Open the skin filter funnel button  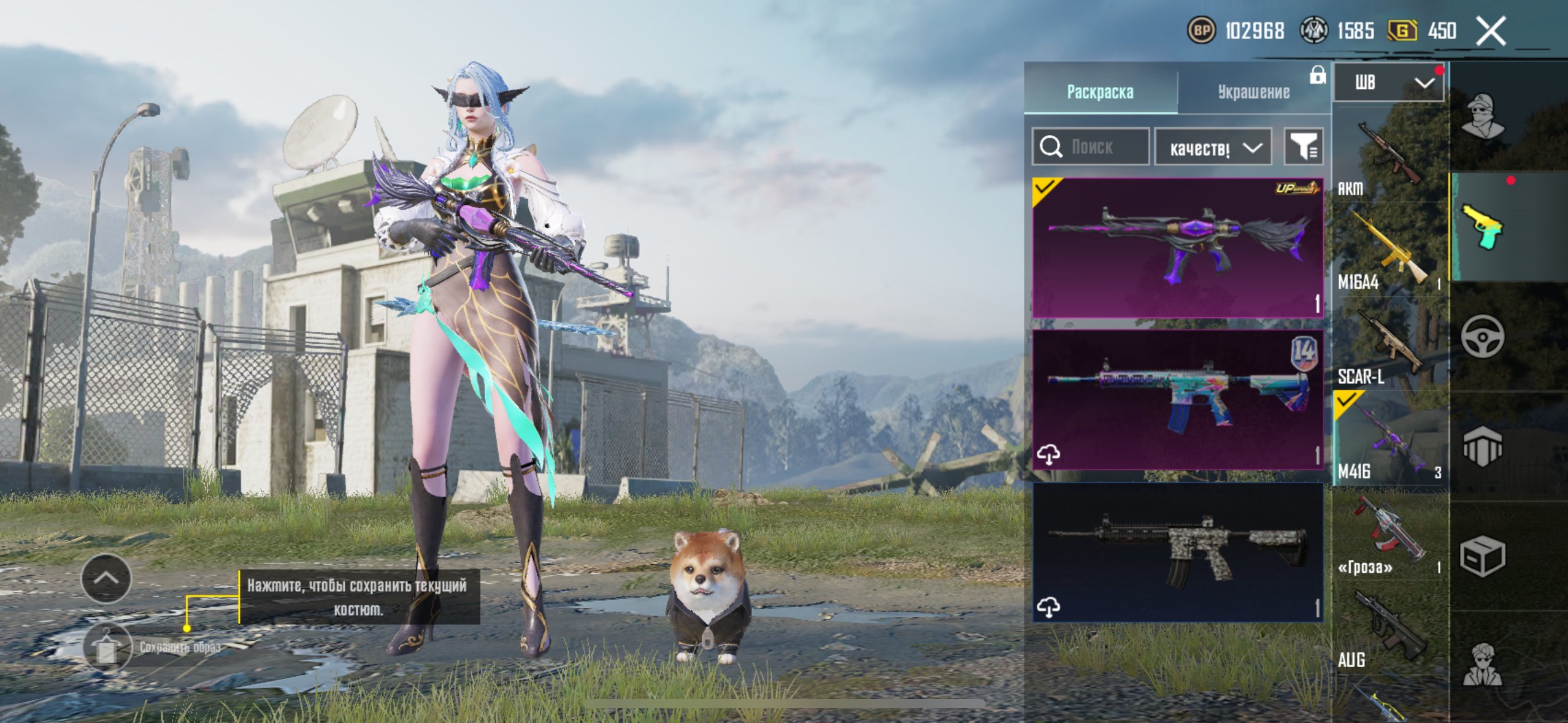1303,147
